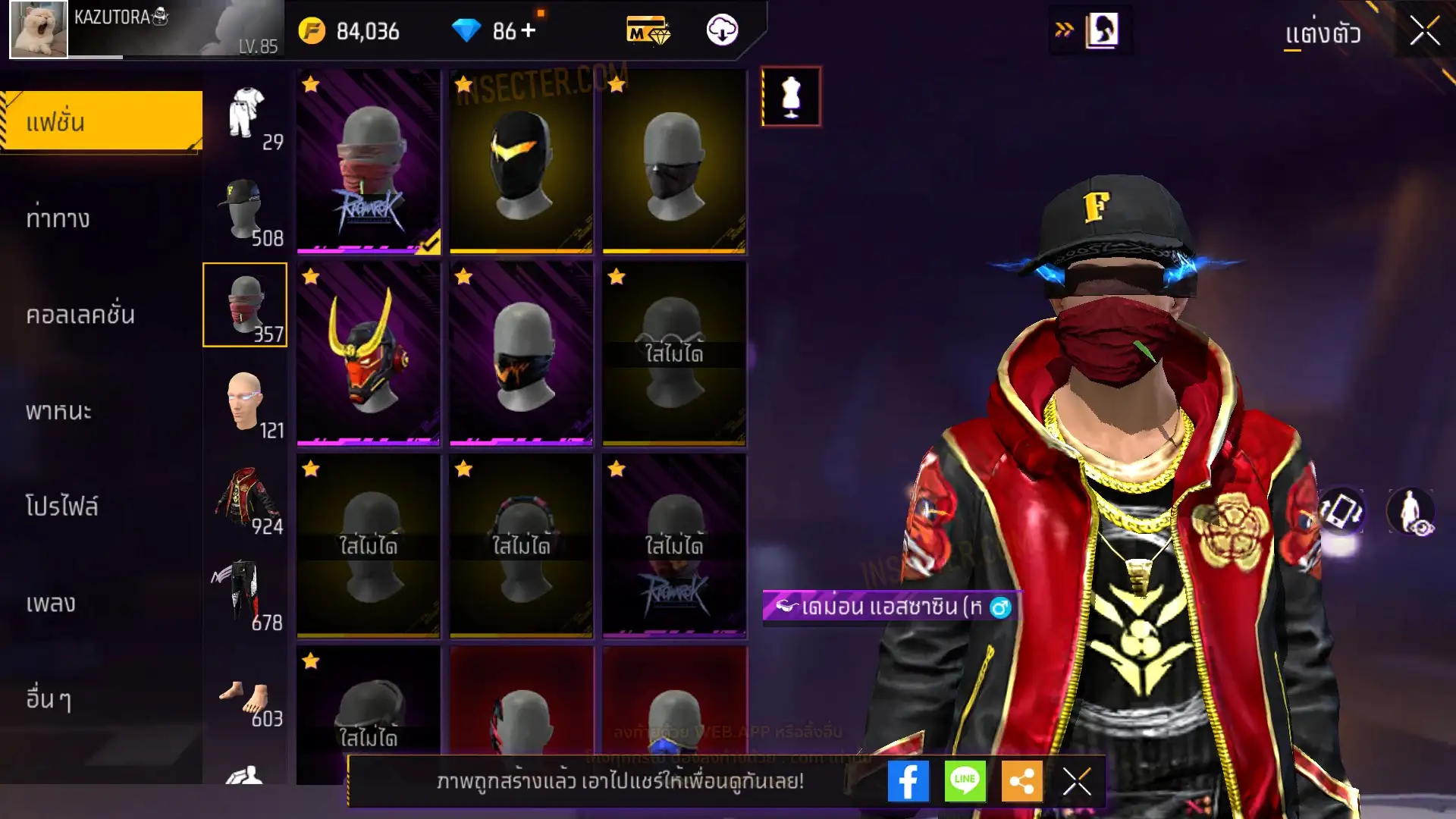Viewport: 1456px width, 819px height.
Task: Open the เพลง music section
Action: [51, 604]
